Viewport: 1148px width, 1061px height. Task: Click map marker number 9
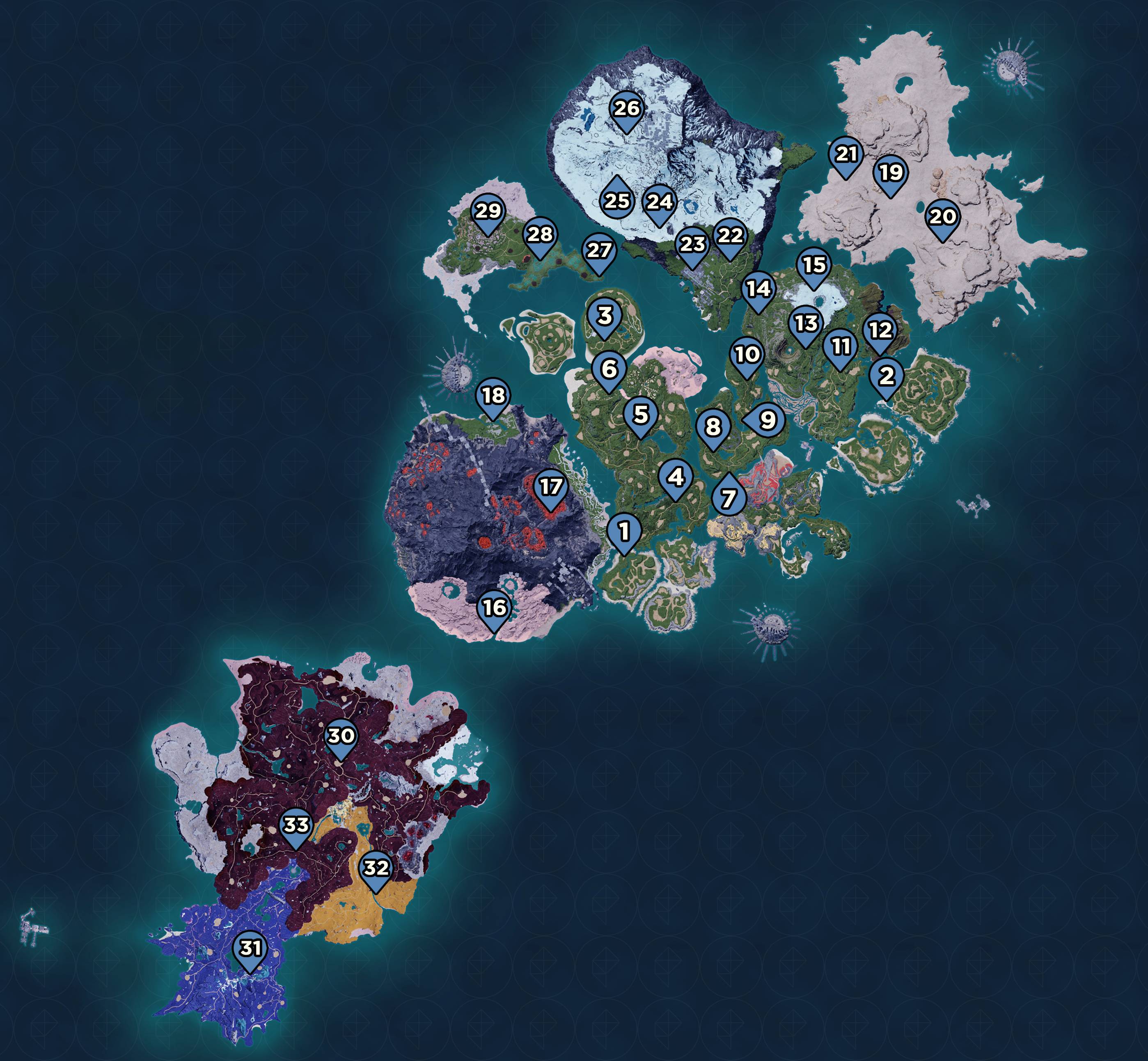coord(766,420)
